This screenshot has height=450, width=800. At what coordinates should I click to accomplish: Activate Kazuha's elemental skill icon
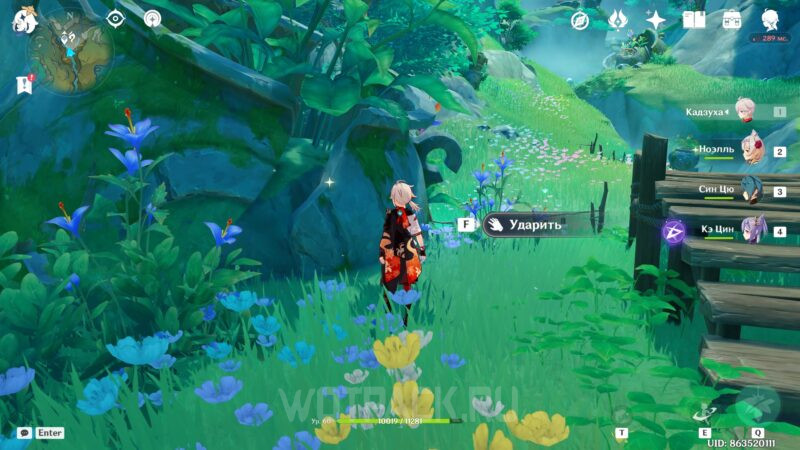pos(704,412)
